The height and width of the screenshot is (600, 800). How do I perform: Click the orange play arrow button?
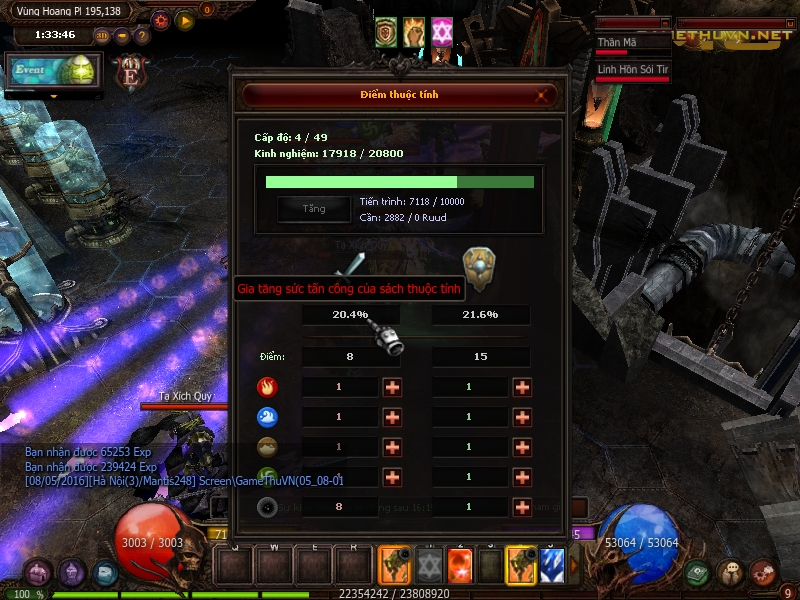(185, 19)
